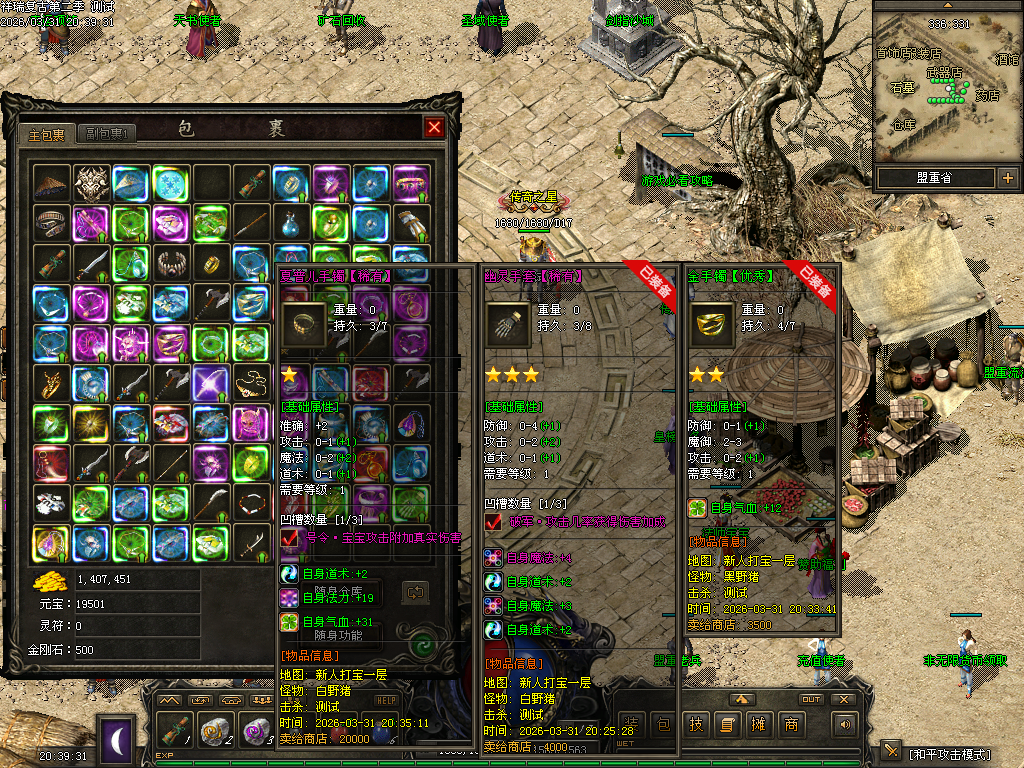Select the 主包裹 tab
The width and height of the screenshot is (1024, 768).
point(47,133)
